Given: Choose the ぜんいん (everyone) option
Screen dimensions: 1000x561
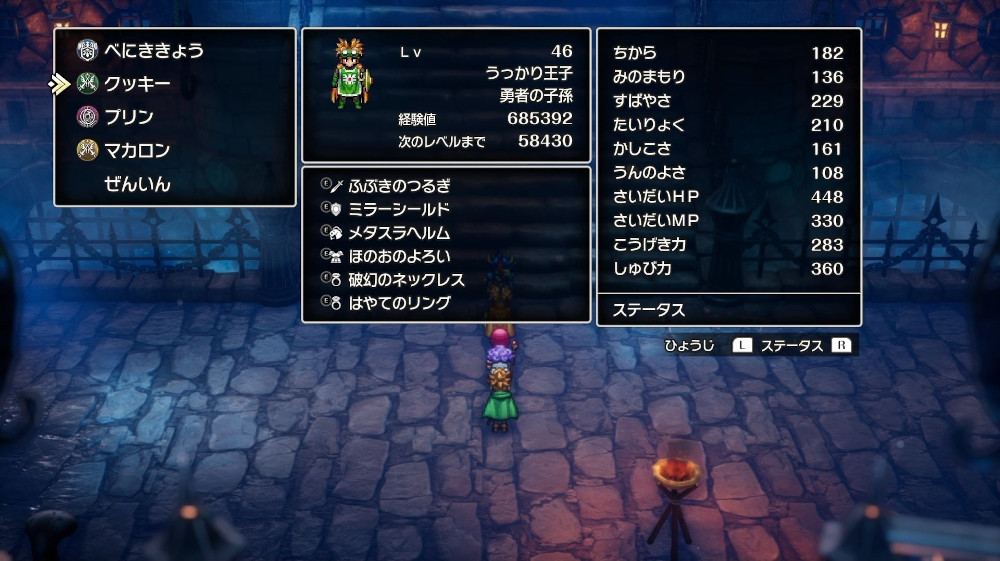Looking at the screenshot, I should tap(137, 184).
